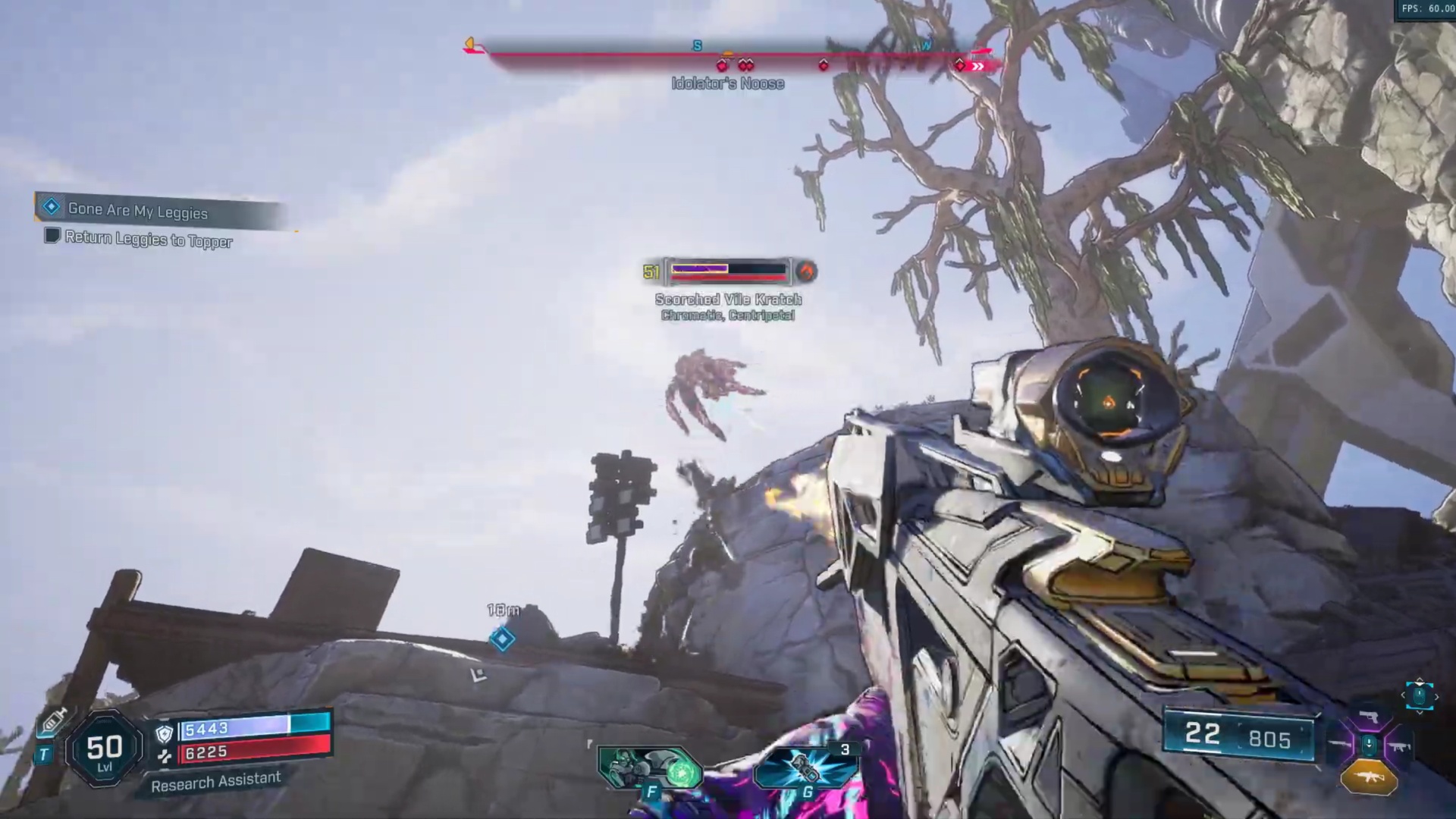Equip the shotgun in the left weapon slot
Screen dimensions: 1456x819
click(1340, 746)
